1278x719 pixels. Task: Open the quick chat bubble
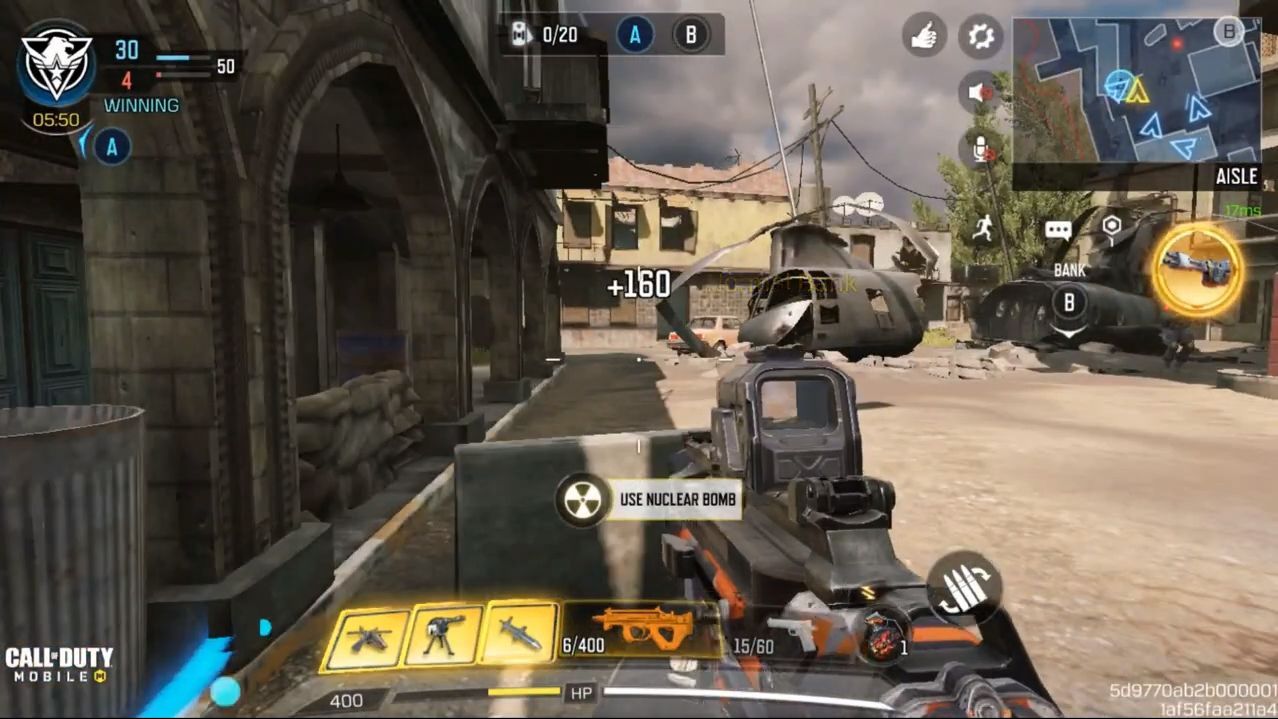[x=1058, y=230]
